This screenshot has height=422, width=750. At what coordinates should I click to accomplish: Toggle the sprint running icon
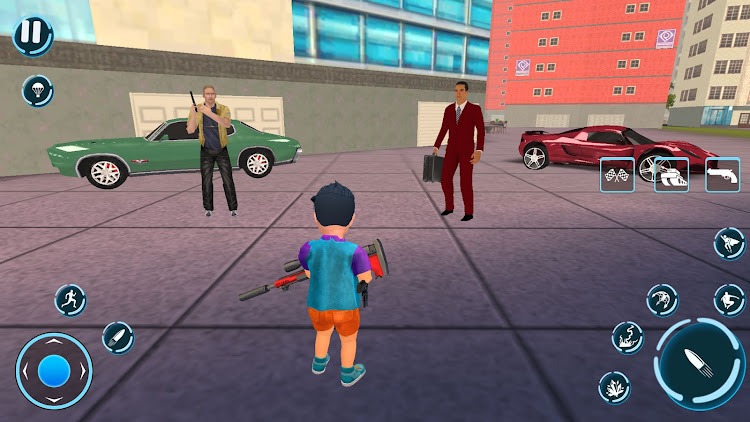coord(70,298)
